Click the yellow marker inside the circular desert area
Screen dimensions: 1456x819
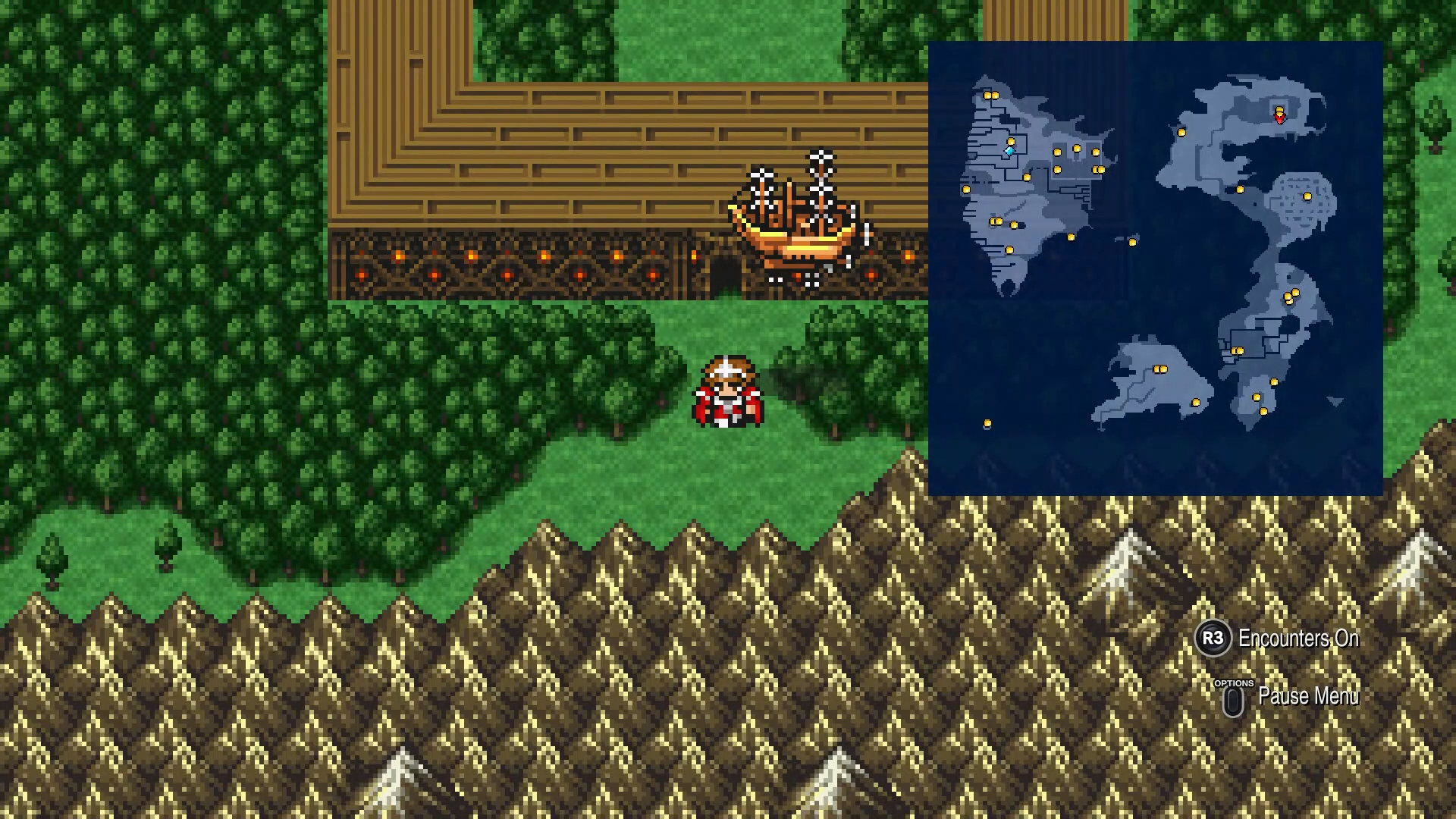[x=1307, y=196]
